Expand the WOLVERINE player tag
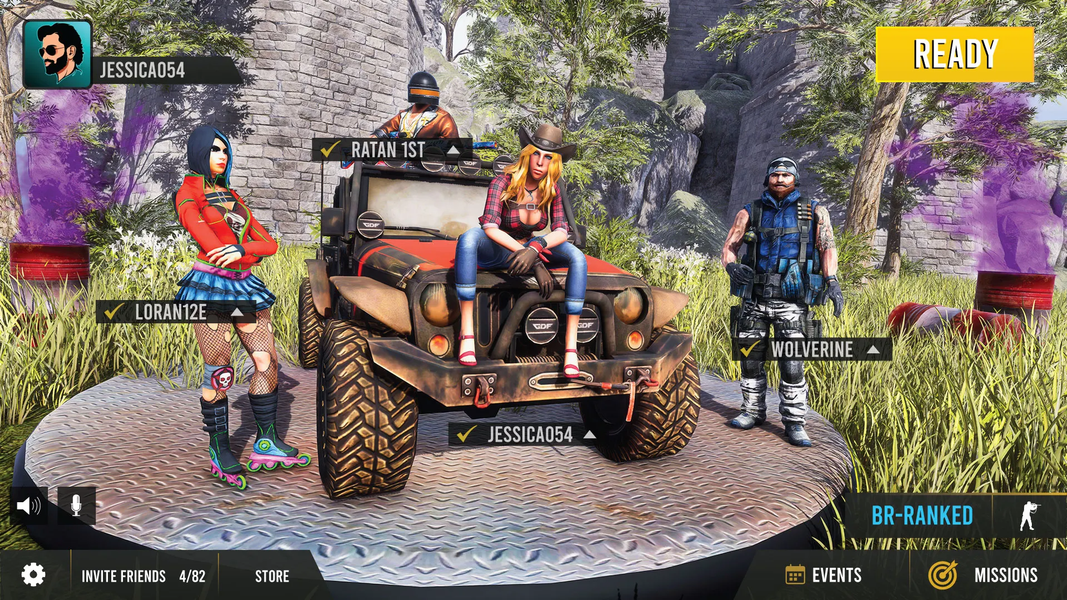Screen dimensions: 1067x600 pos(873,350)
